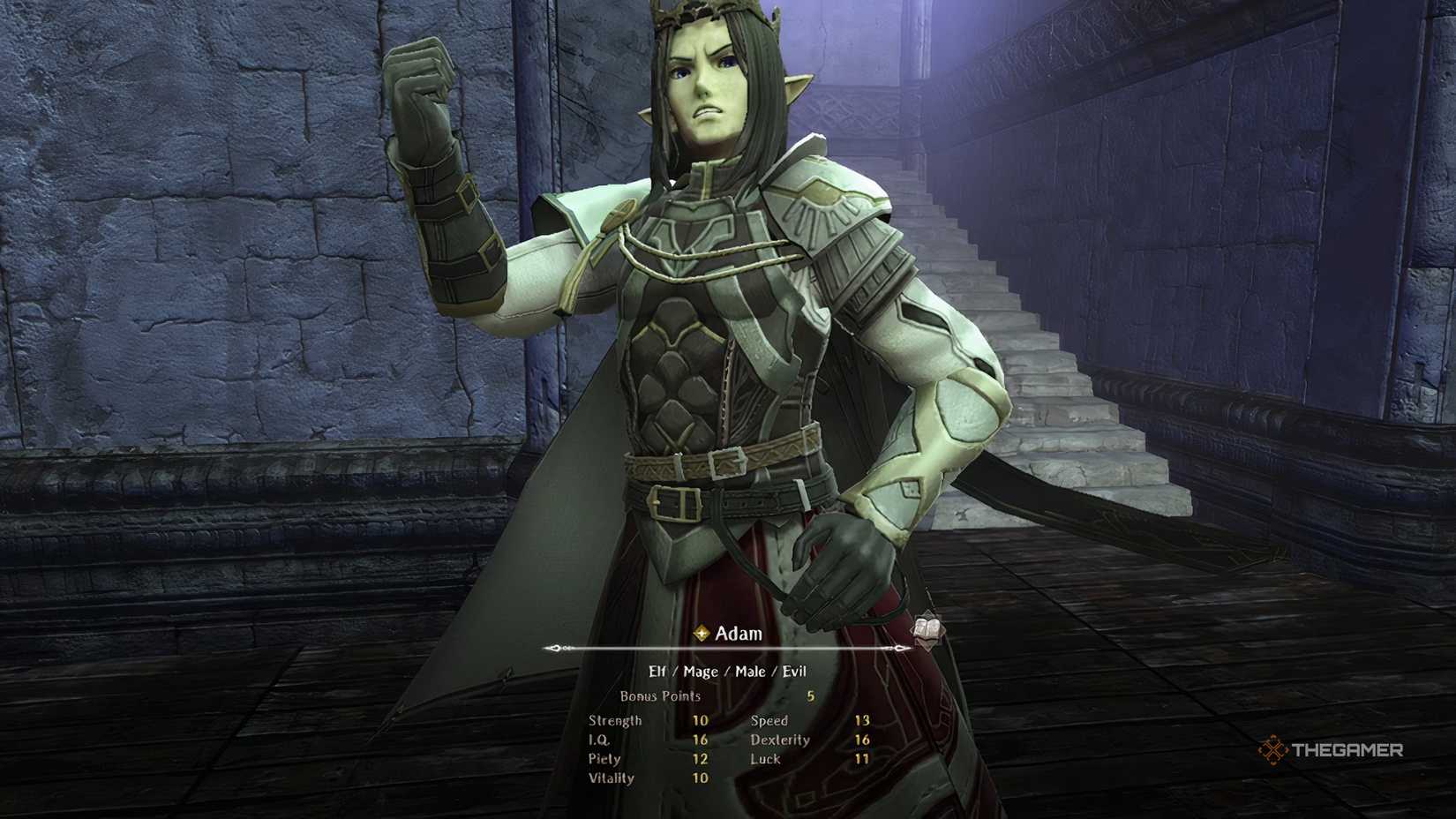Click the gold diamond emblem next to Adam
The height and width of the screenshot is (819, 1456).
[700, 632]
